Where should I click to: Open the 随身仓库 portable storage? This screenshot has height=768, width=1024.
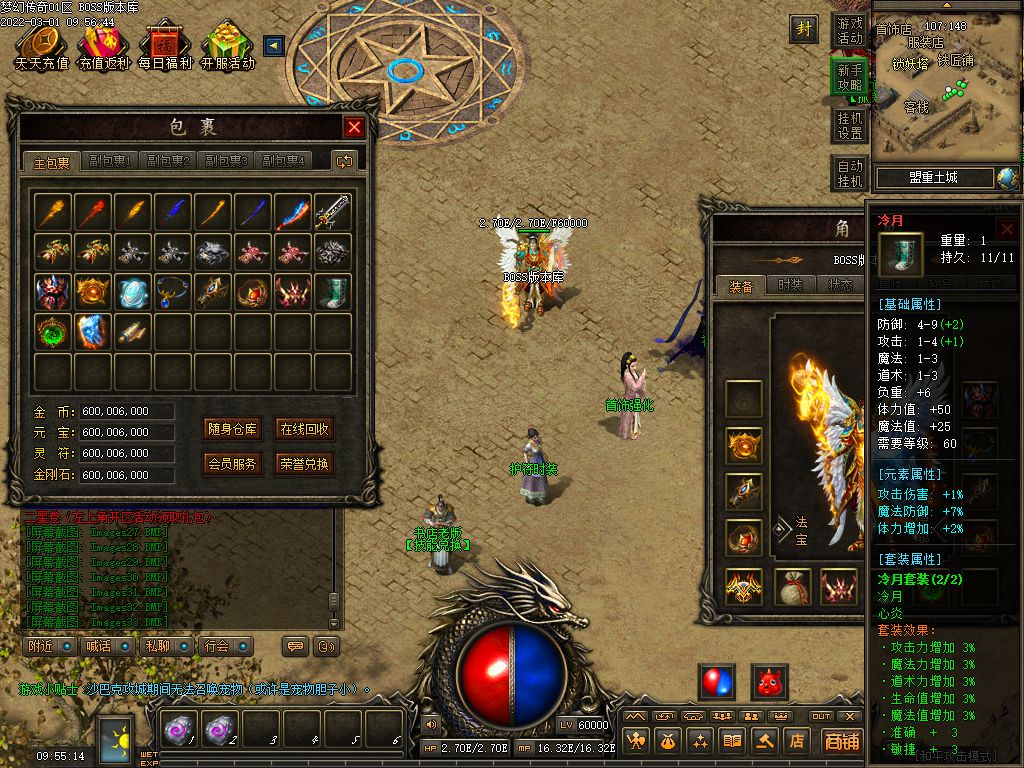click(233, 429)
